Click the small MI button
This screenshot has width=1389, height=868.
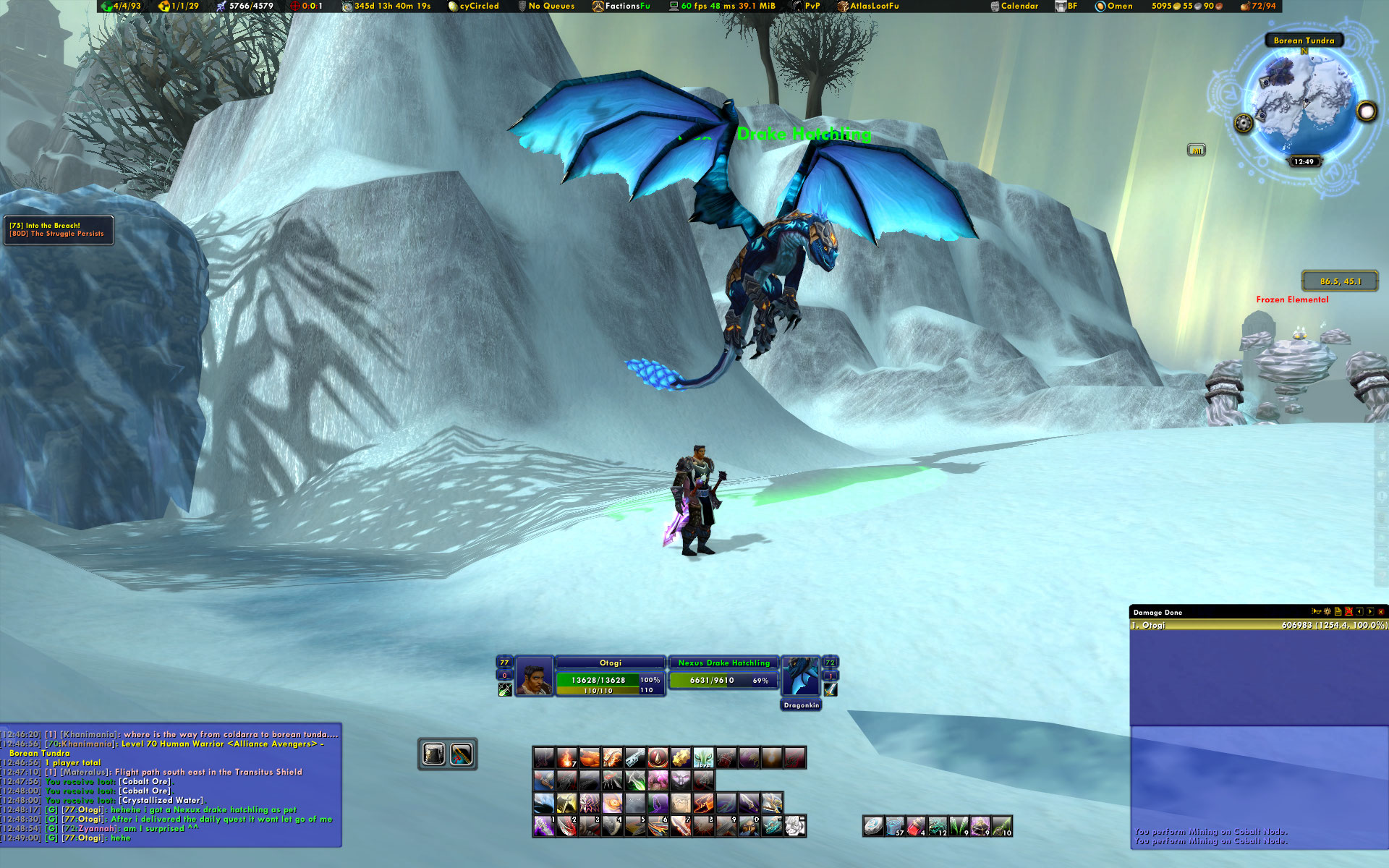point(1196,150)
